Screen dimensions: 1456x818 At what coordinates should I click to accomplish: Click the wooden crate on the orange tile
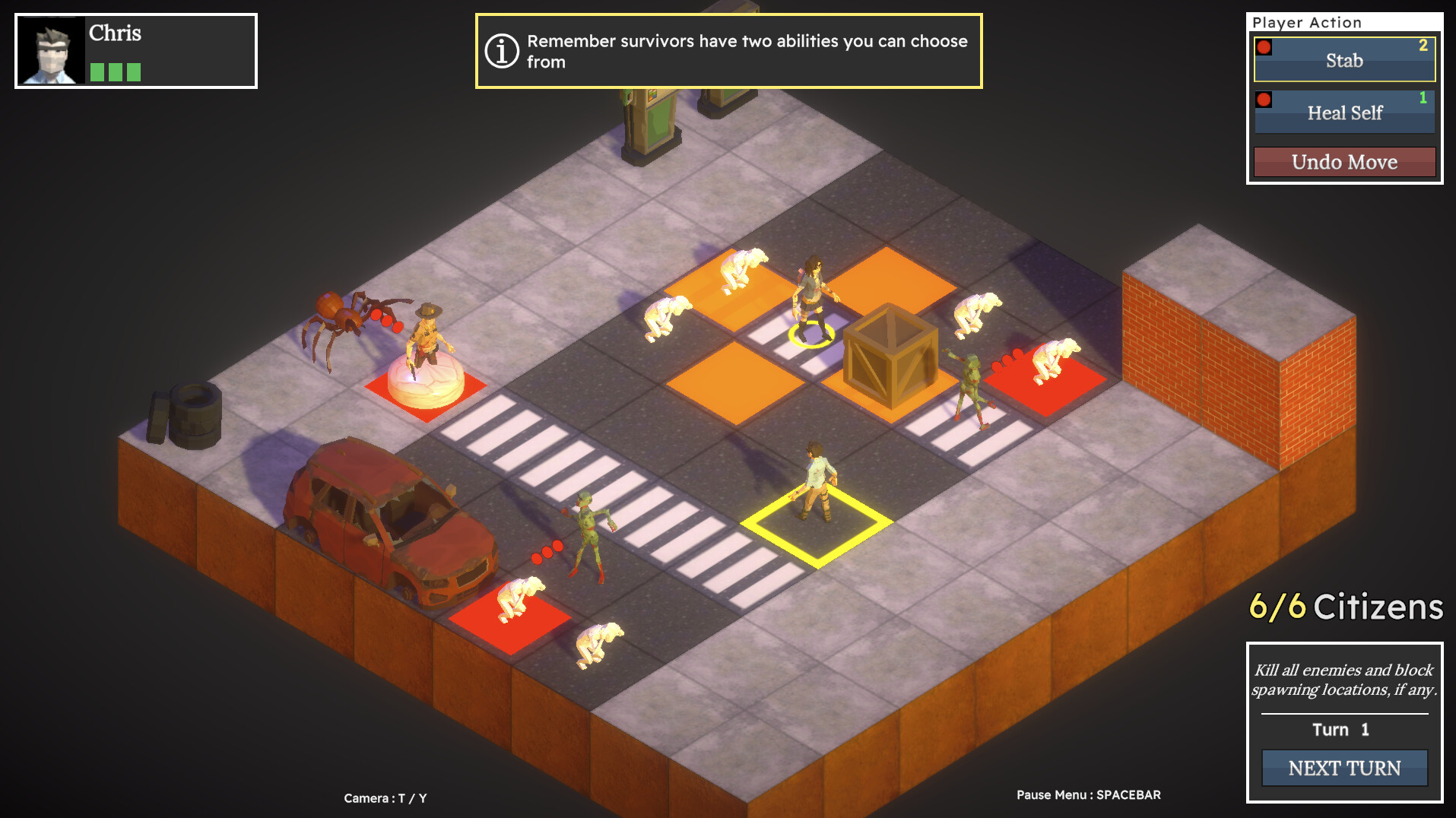pos(890,357)
